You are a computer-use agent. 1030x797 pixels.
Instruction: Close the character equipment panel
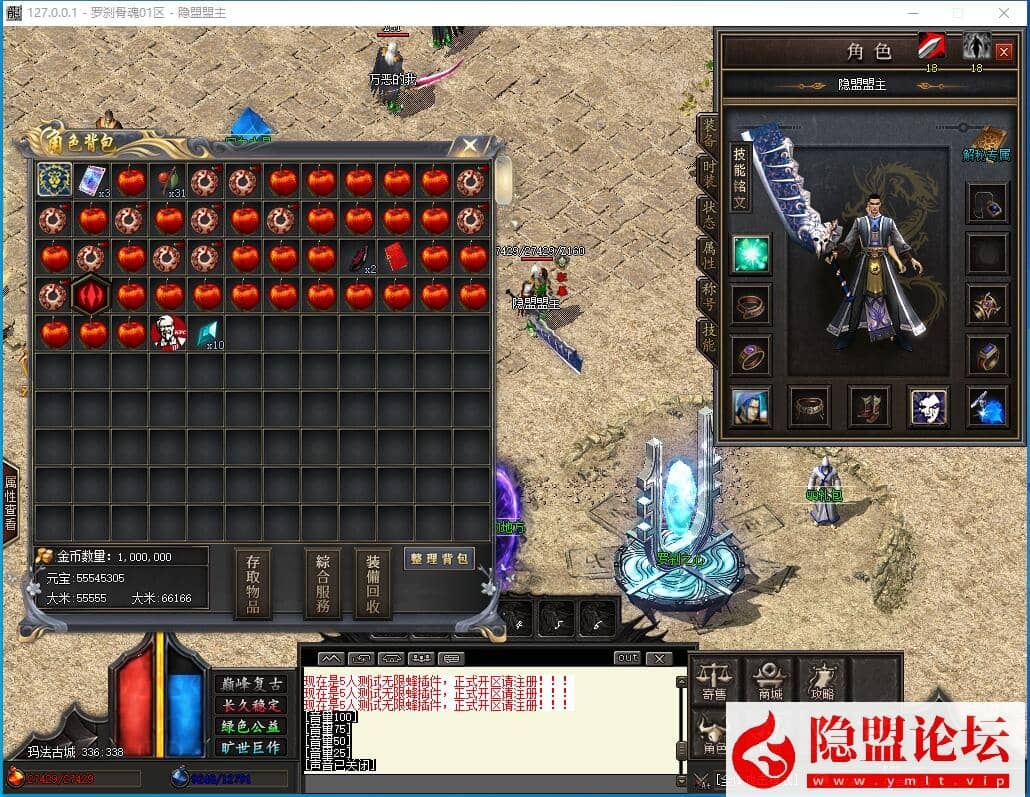coord(1003,52)
